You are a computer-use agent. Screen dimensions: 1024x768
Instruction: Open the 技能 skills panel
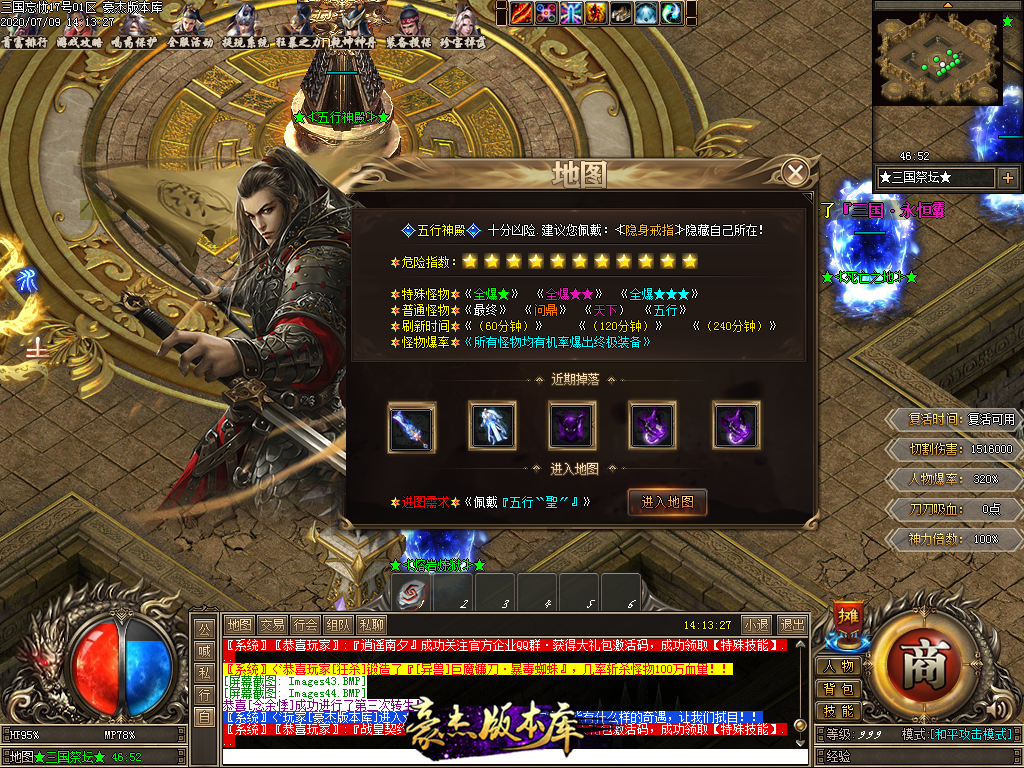[x=838, y=711]
